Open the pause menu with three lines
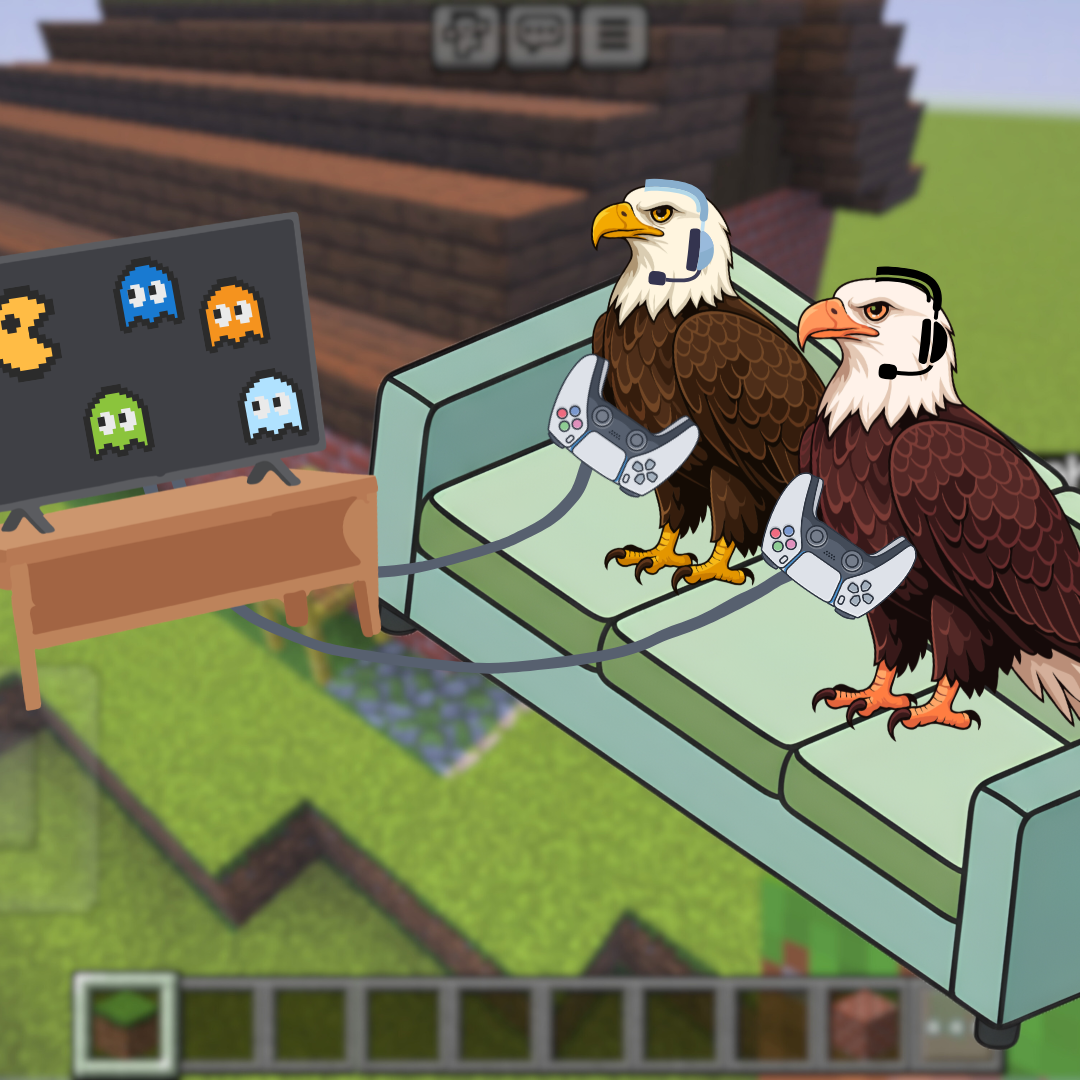1080x1080 pixels. coord(613,37)
